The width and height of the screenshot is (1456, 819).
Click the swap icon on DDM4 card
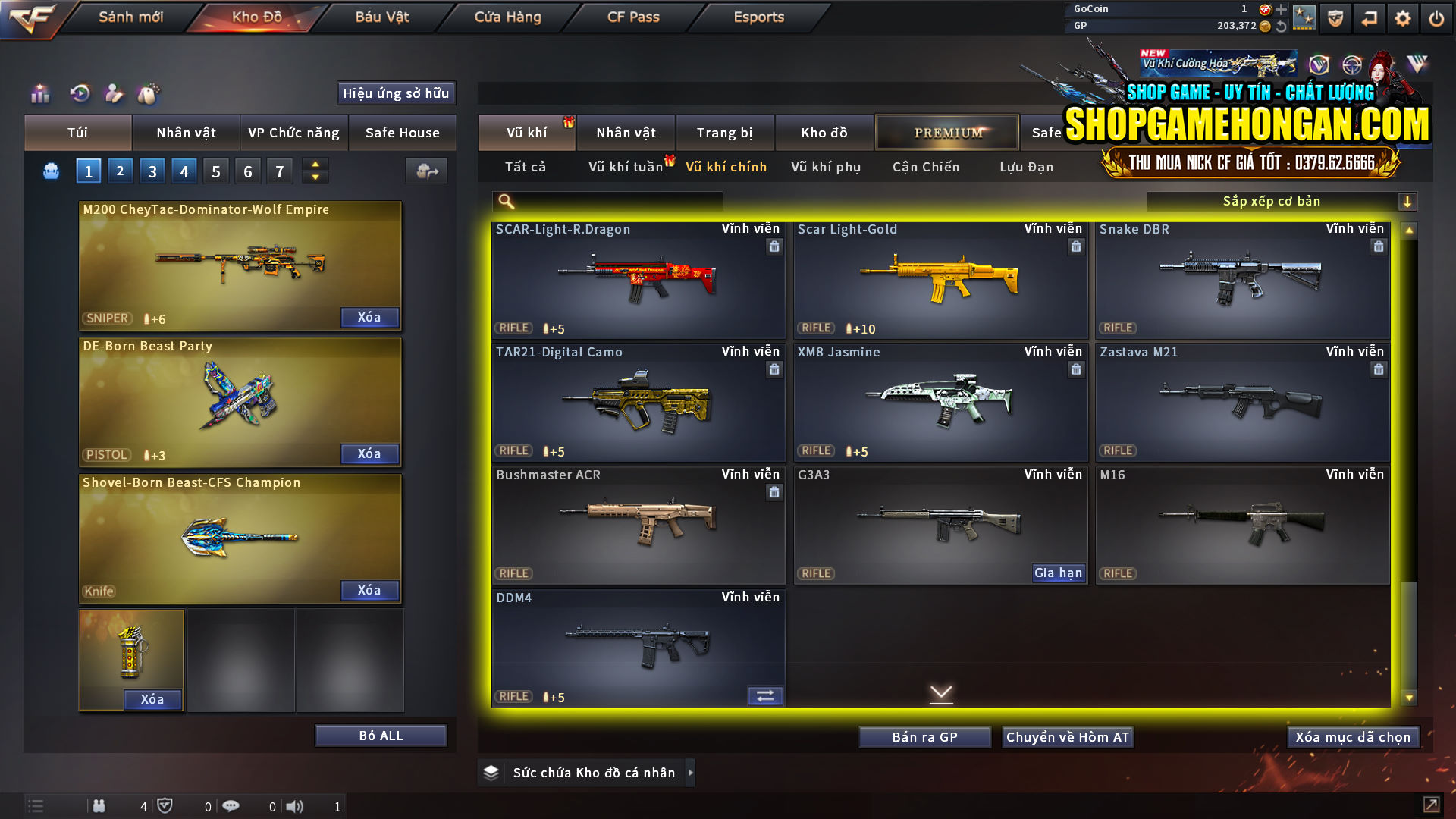click(764, 695)
